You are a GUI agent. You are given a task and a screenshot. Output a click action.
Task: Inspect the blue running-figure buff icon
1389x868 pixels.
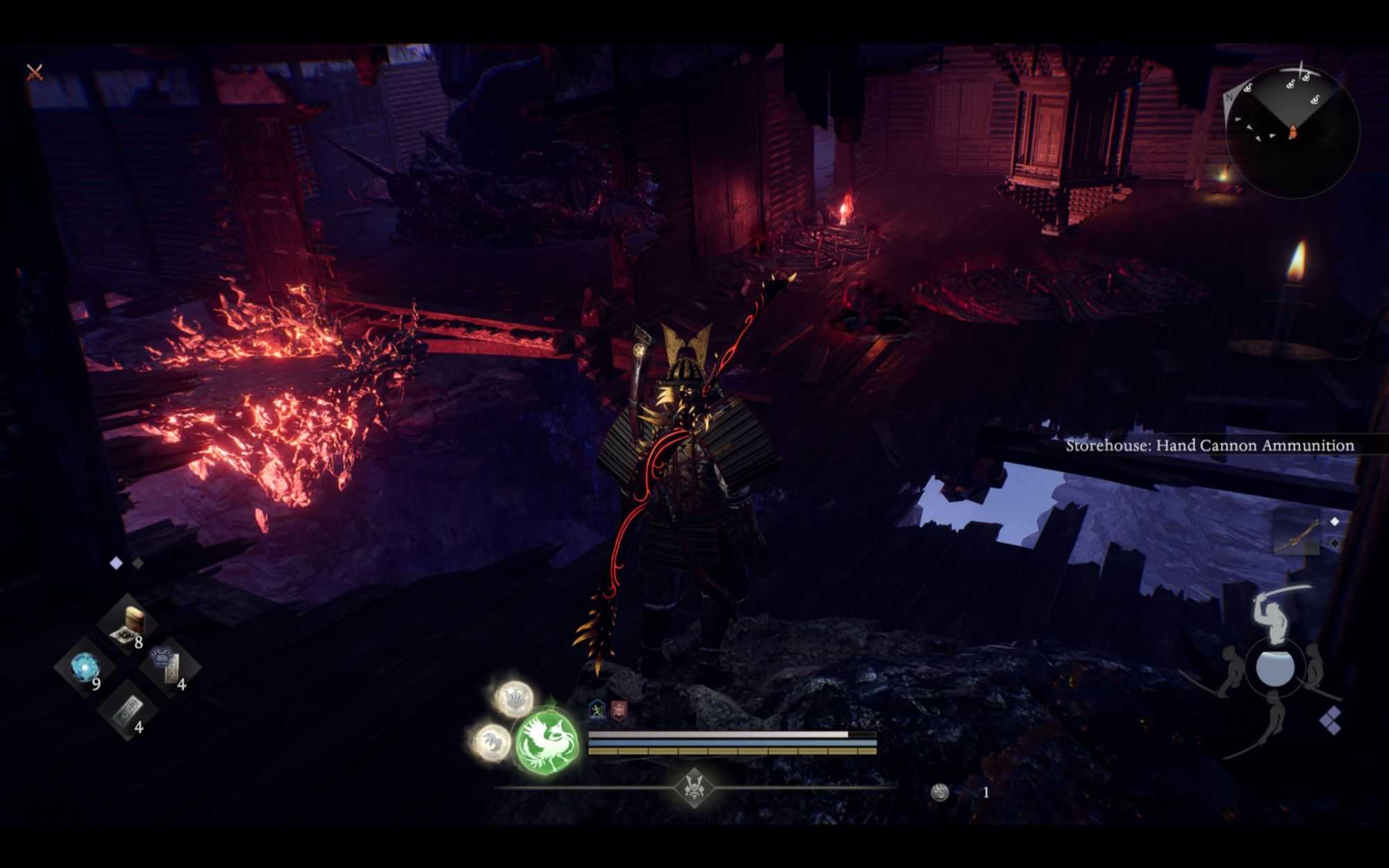click(x=597, y=710)
